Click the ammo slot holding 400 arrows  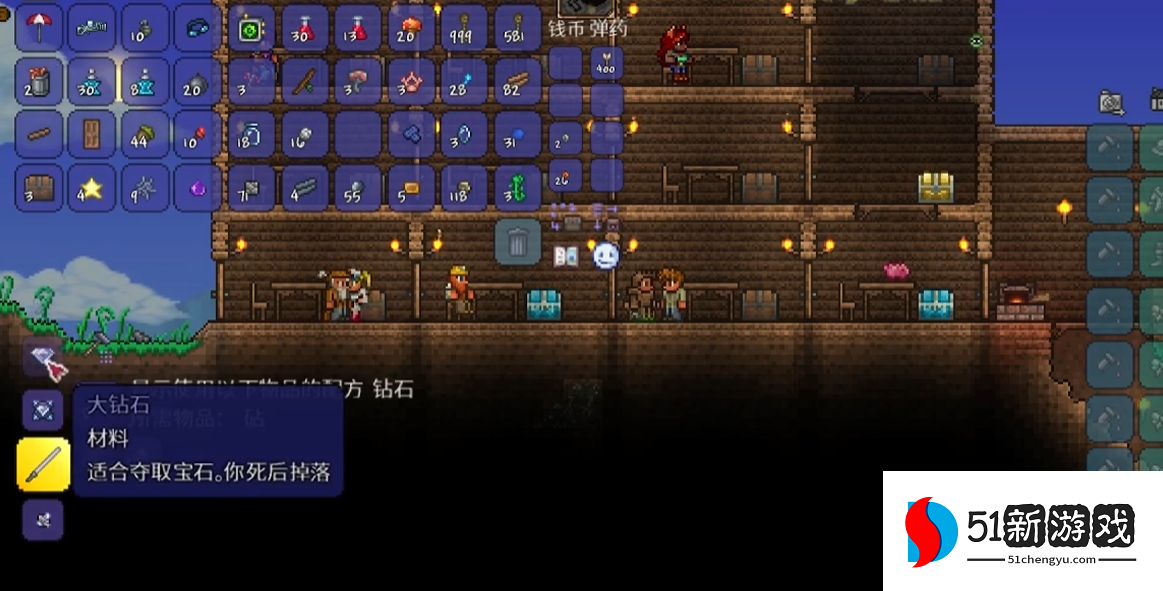[x=606, y=64]
